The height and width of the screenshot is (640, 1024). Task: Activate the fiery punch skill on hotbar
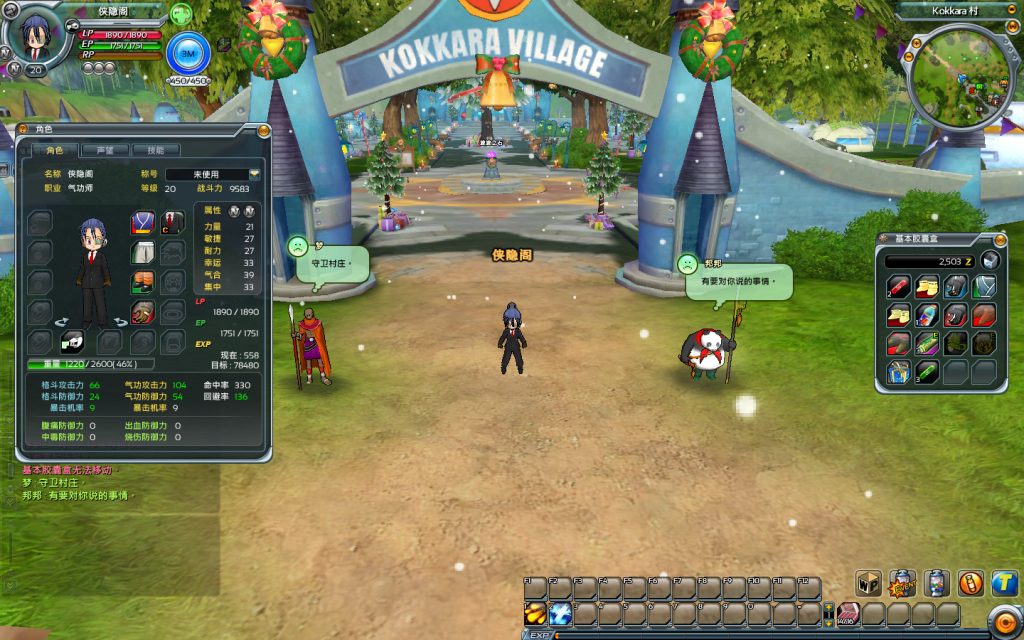(x=535, y=613)
